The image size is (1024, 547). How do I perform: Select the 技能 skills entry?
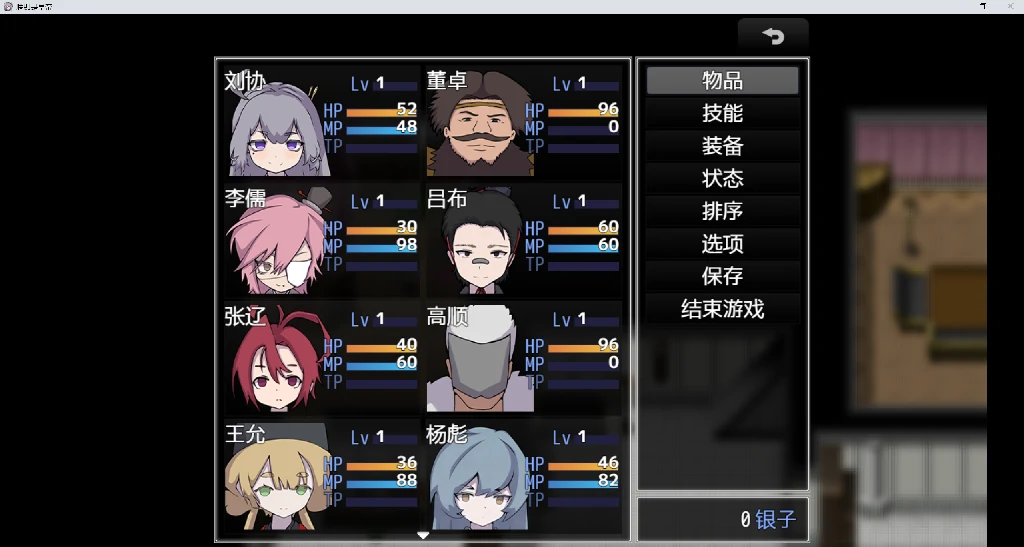click(x=722, y=114)
